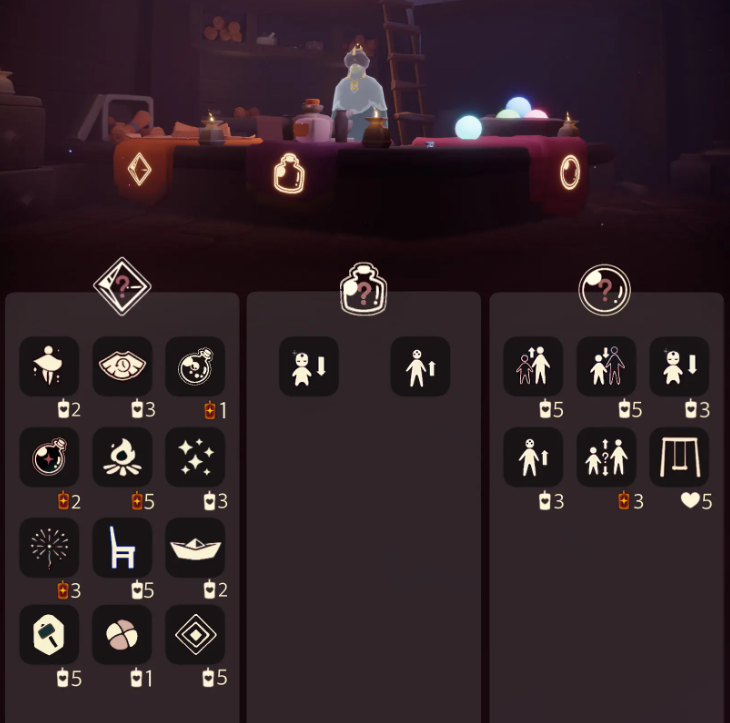Choose the hammer hexagon icon
The height and width of the screenshot is (723, 730).
coord(49,635)
